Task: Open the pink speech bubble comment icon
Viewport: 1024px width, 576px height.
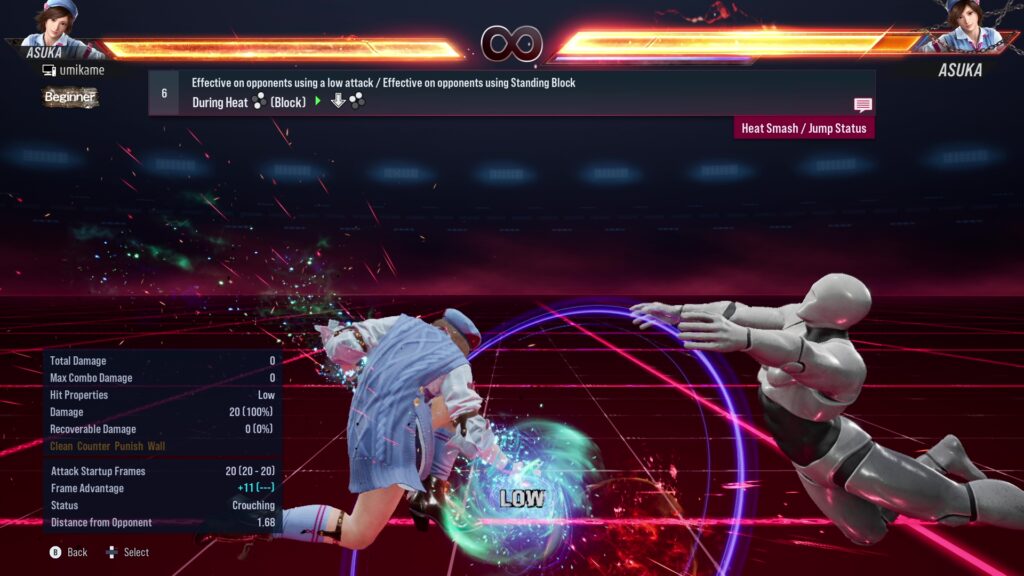Action: pos(863,105)
